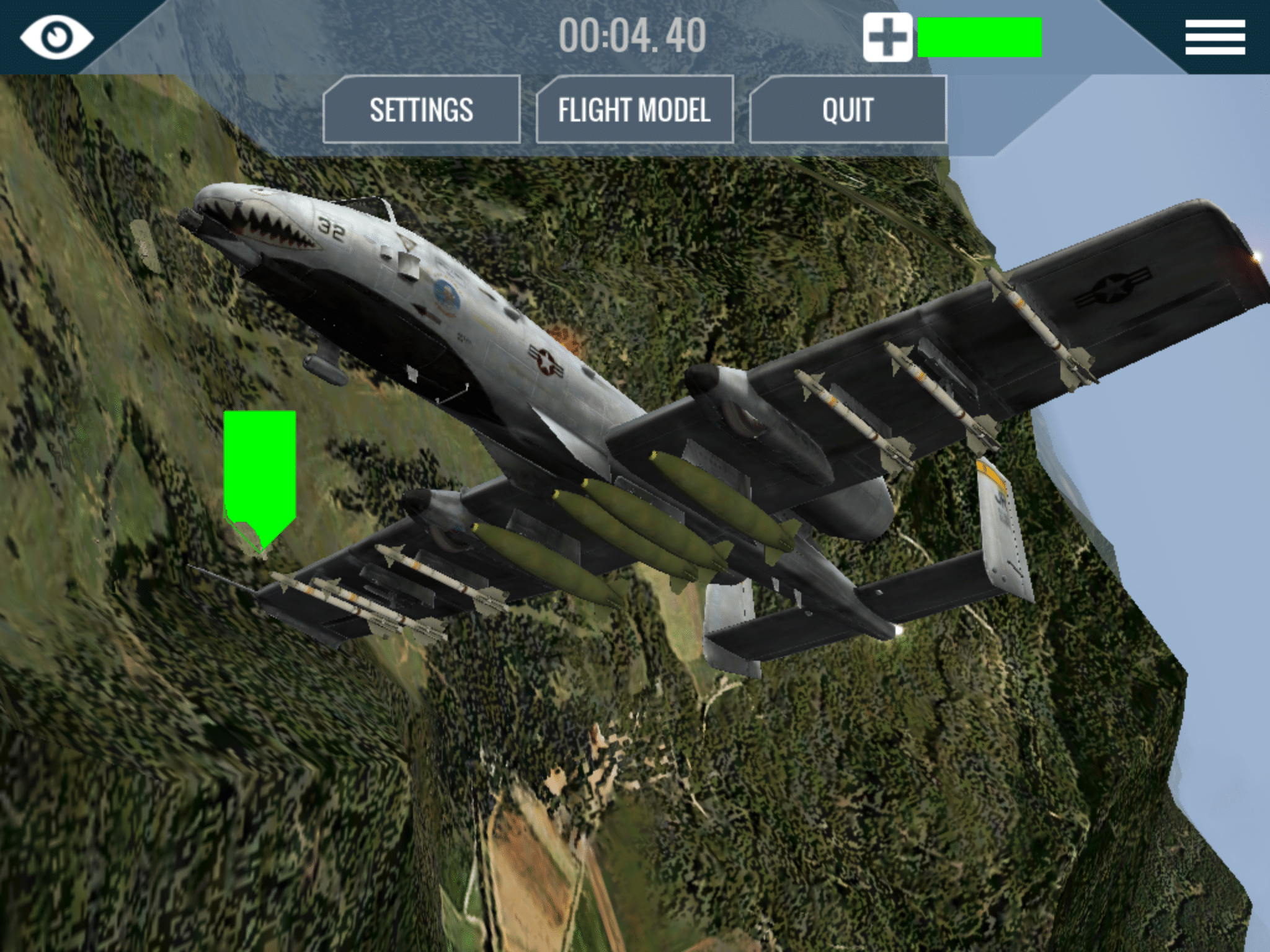Quit the current flight
Viewport: 1270px width, 952px height.
click(x=847, y=110)
